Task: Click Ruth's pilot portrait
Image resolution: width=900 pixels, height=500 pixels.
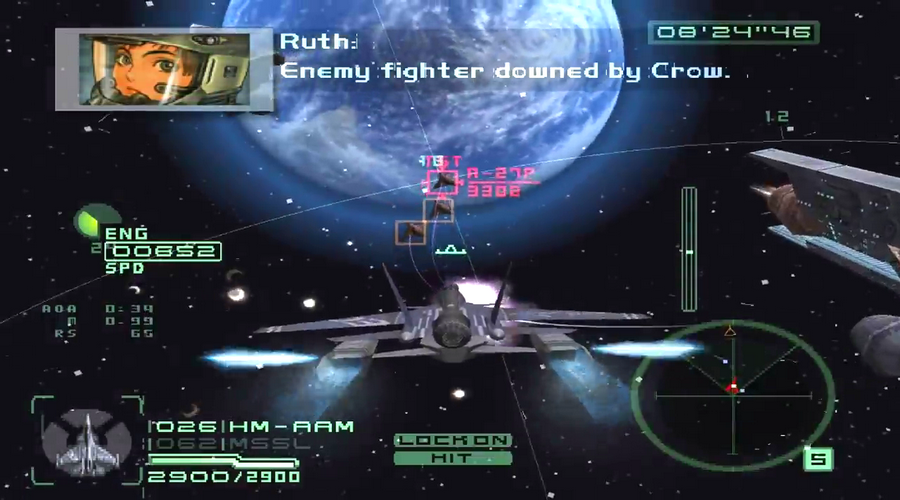Action: [x=163, y=66]
